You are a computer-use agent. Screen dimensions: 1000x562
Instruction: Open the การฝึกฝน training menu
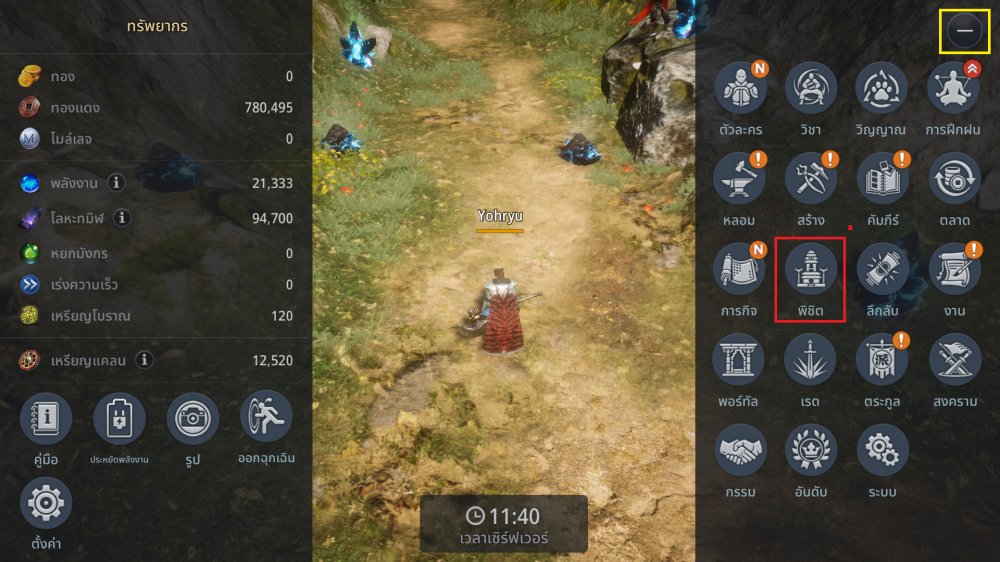point(953,89)
